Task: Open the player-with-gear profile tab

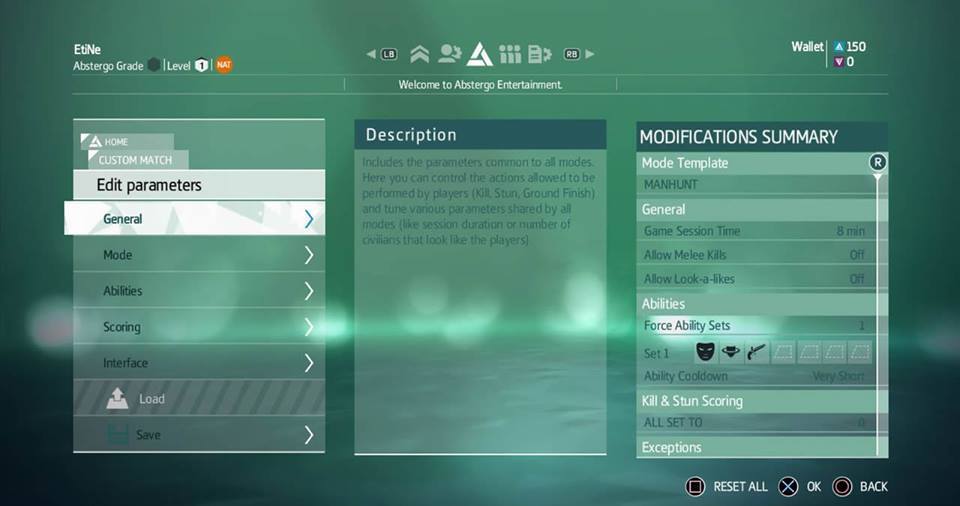Action: pyautogui.click(x=449, y=54)
